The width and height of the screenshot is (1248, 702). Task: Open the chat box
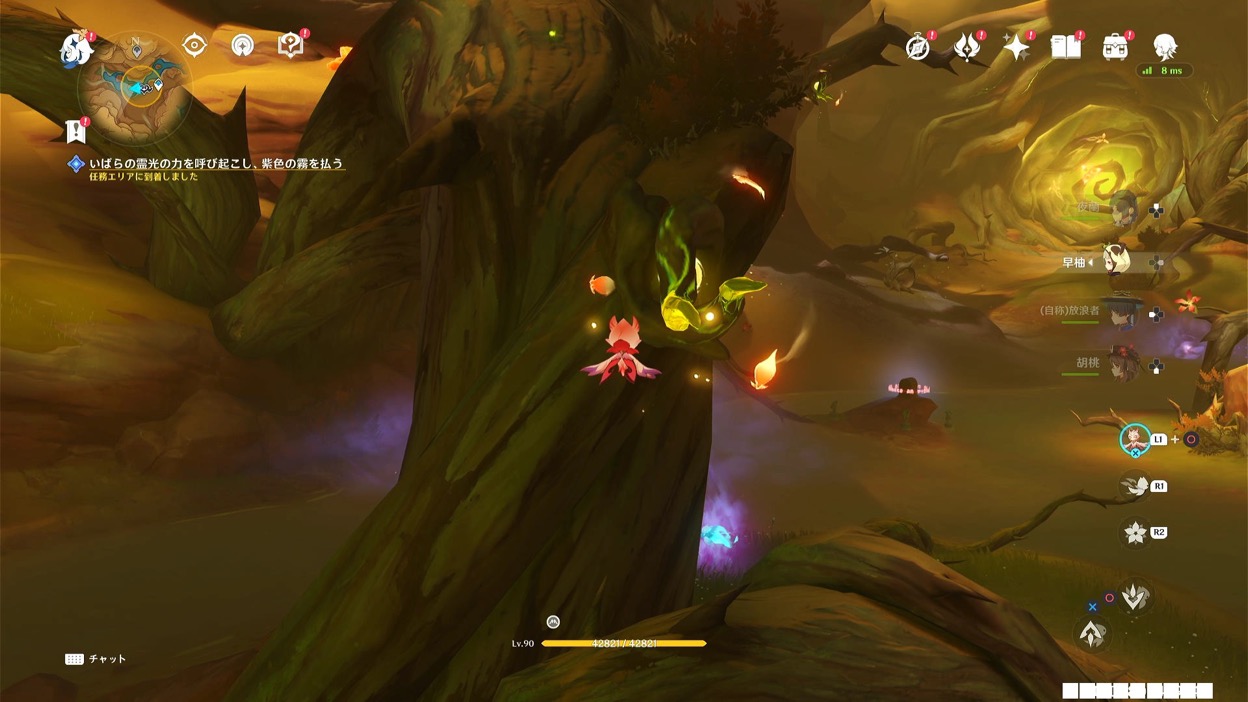click(x=97, y=659)
